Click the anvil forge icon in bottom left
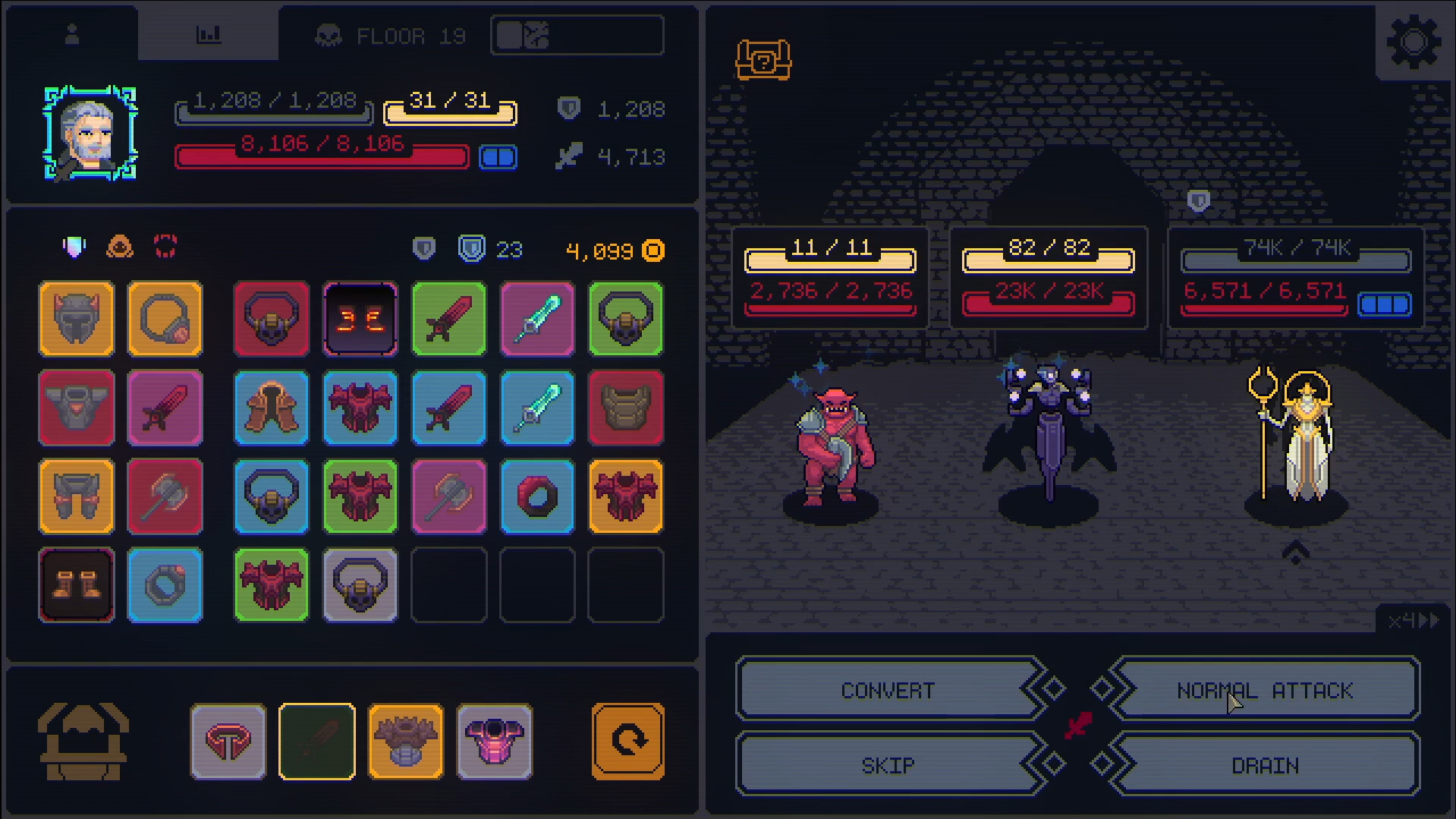 pos(83,740)
